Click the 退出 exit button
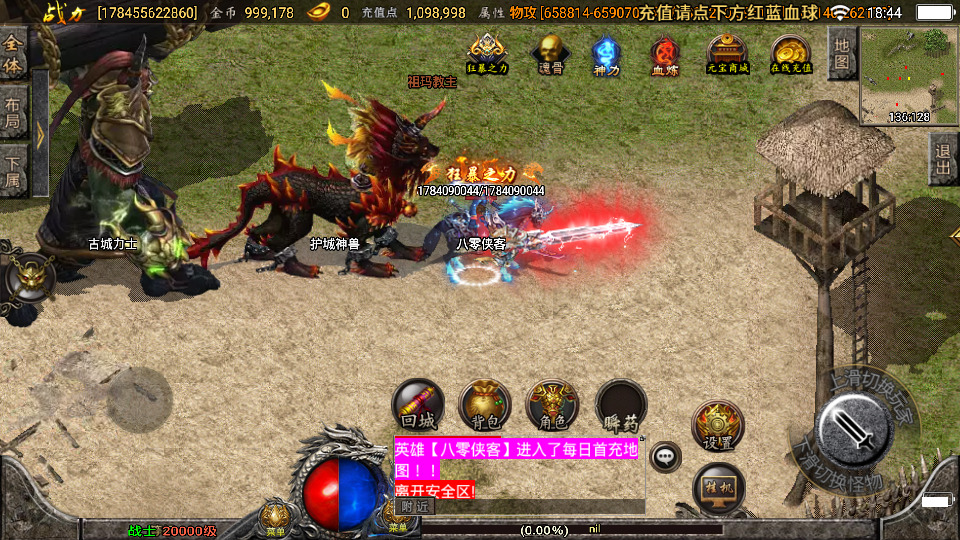 coord(942,158)
